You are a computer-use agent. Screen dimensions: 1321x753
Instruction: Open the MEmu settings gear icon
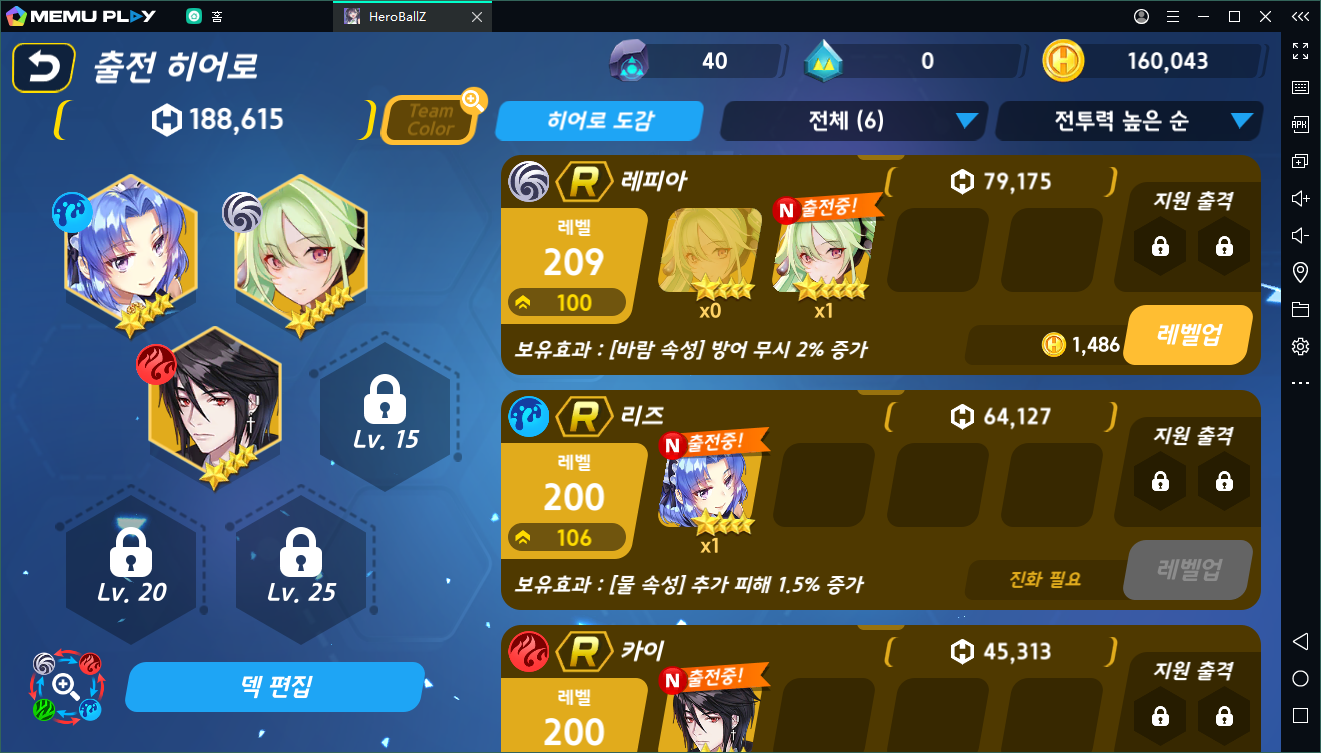tap(1300, 346)
